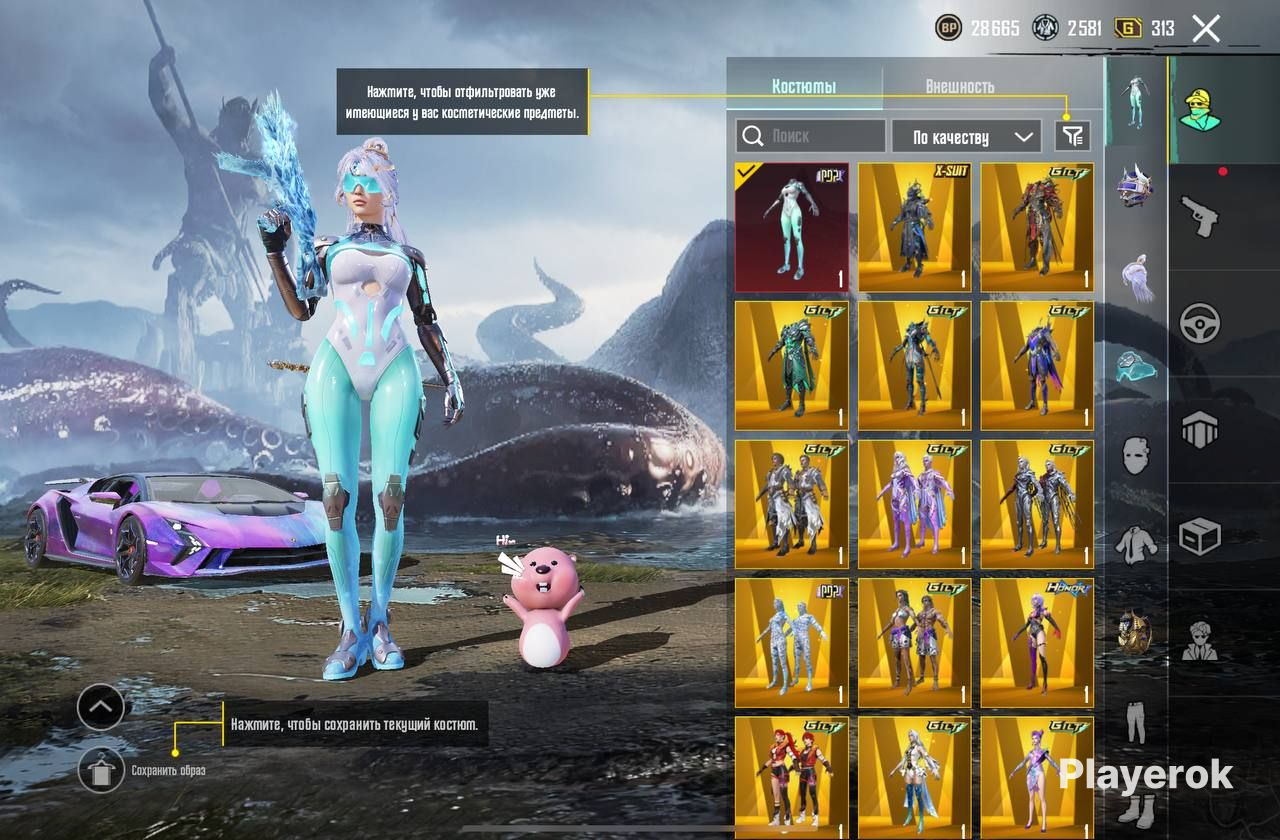The image size is (1280, 840).
Task: Close the inventory with the X button
Action: point(1206,28)
